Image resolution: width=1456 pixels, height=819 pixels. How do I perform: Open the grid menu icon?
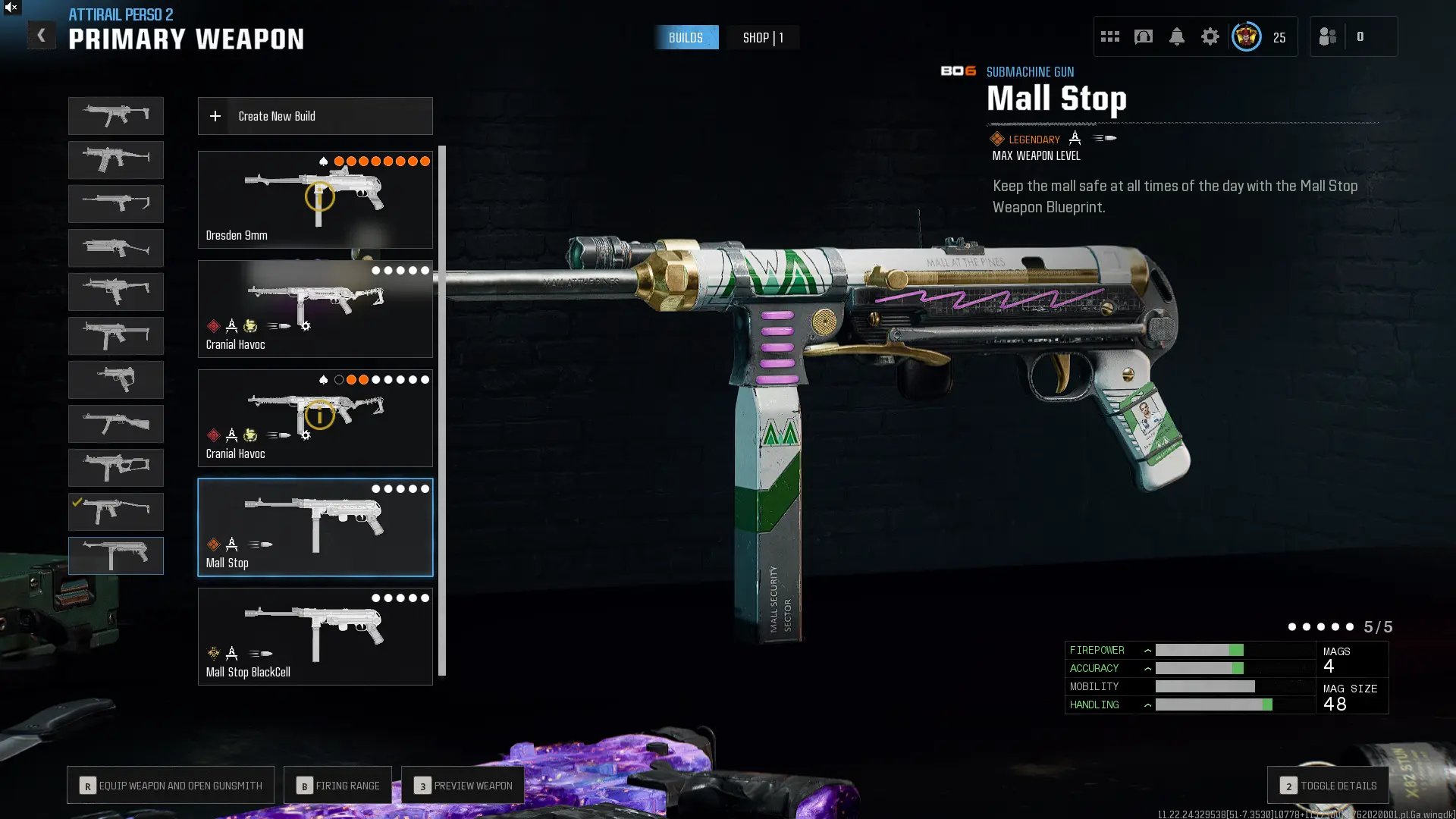point(1109,36)
